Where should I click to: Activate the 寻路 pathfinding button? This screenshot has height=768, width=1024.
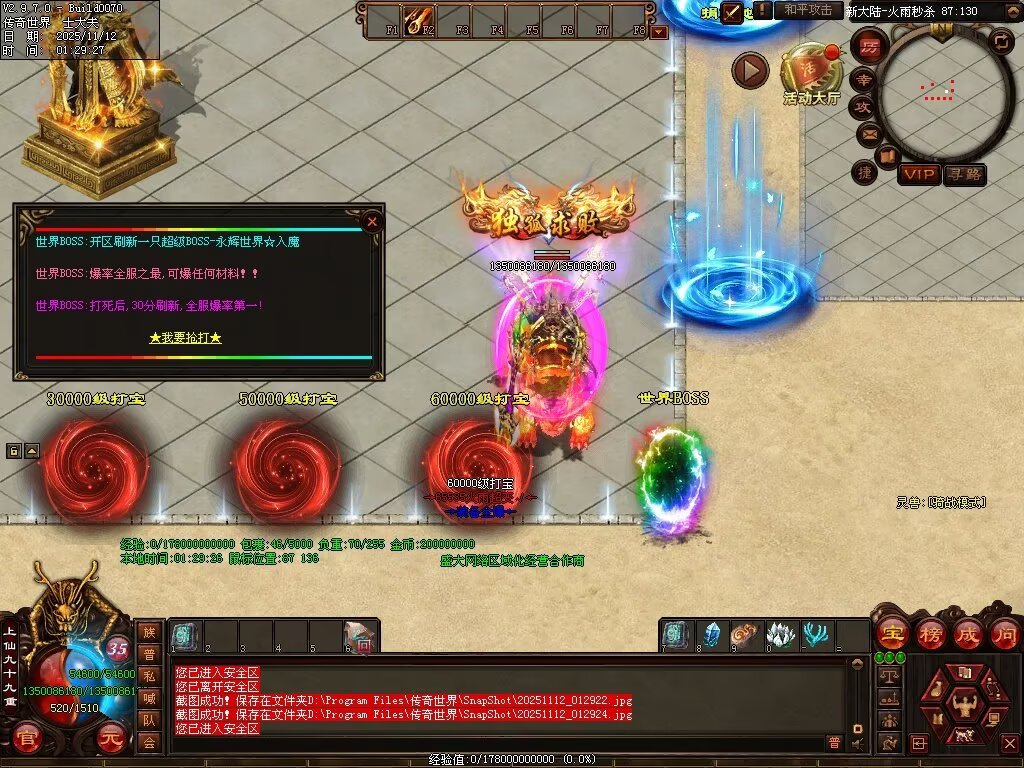coord(964,174)
